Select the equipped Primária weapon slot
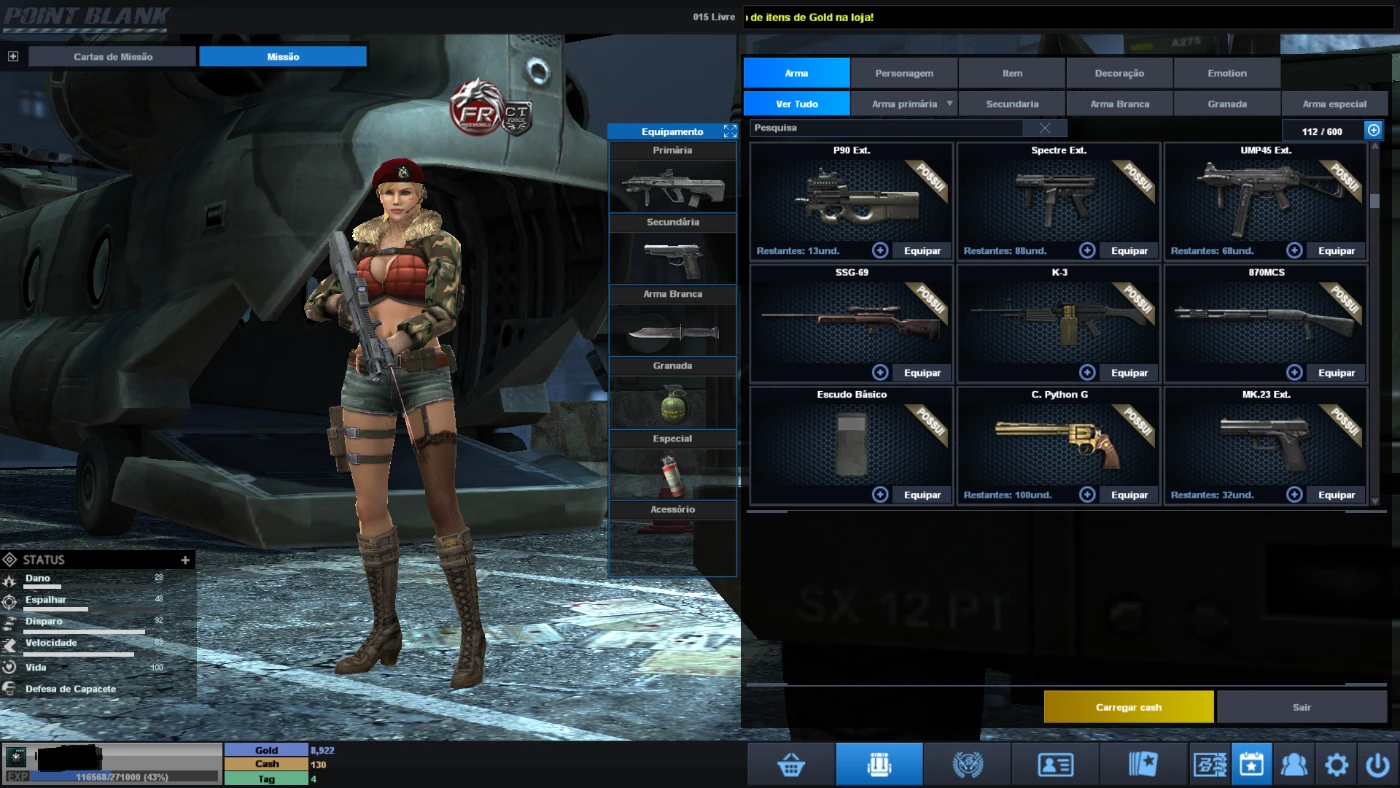Image resolution: width=1400 pixels, height=788 pixels. click(x=672, y=186)
